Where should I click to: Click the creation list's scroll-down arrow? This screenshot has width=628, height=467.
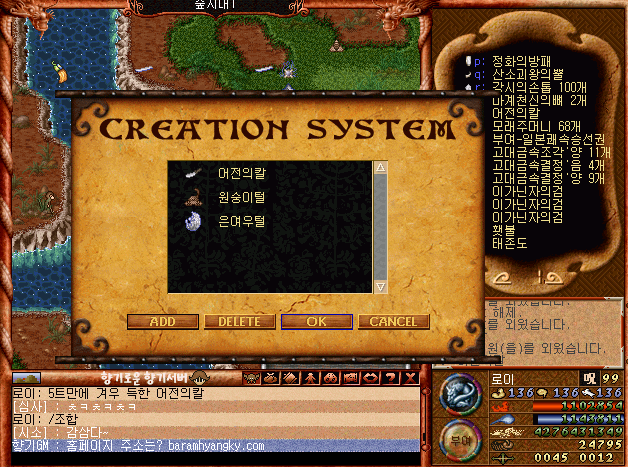point(380,287)
